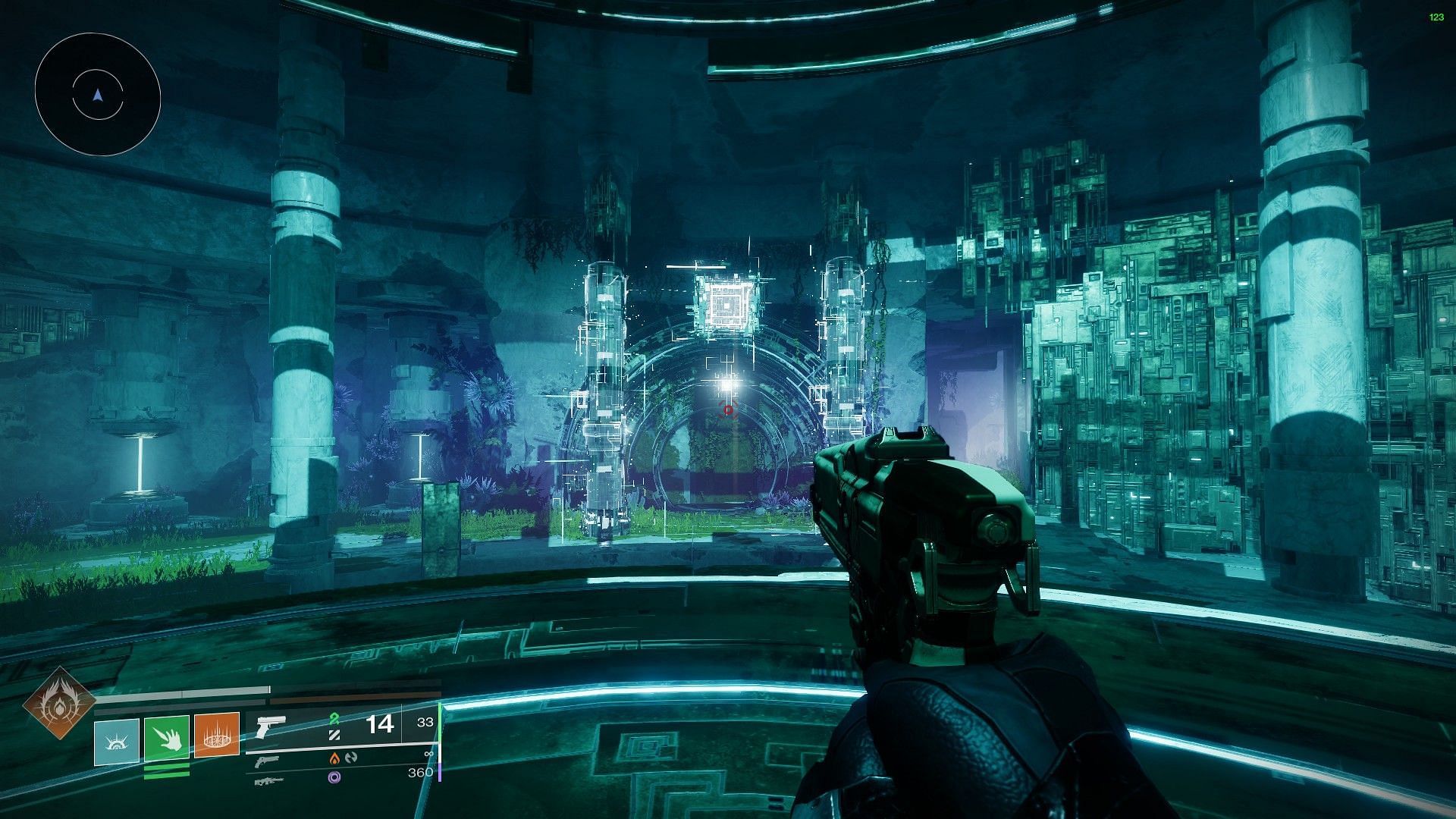Use the green hand melee ability icon
The width and height of the screenshot is (1456, 819).
167,737
